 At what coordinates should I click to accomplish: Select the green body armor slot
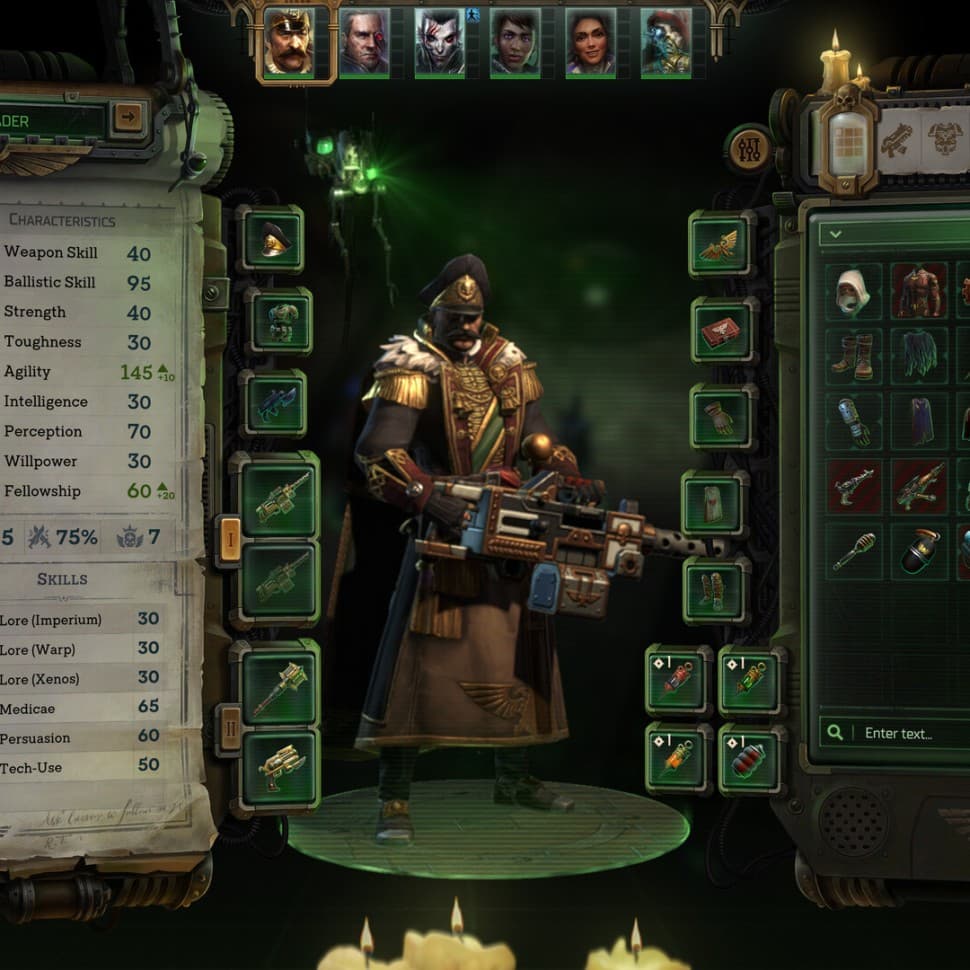point(279,320)
